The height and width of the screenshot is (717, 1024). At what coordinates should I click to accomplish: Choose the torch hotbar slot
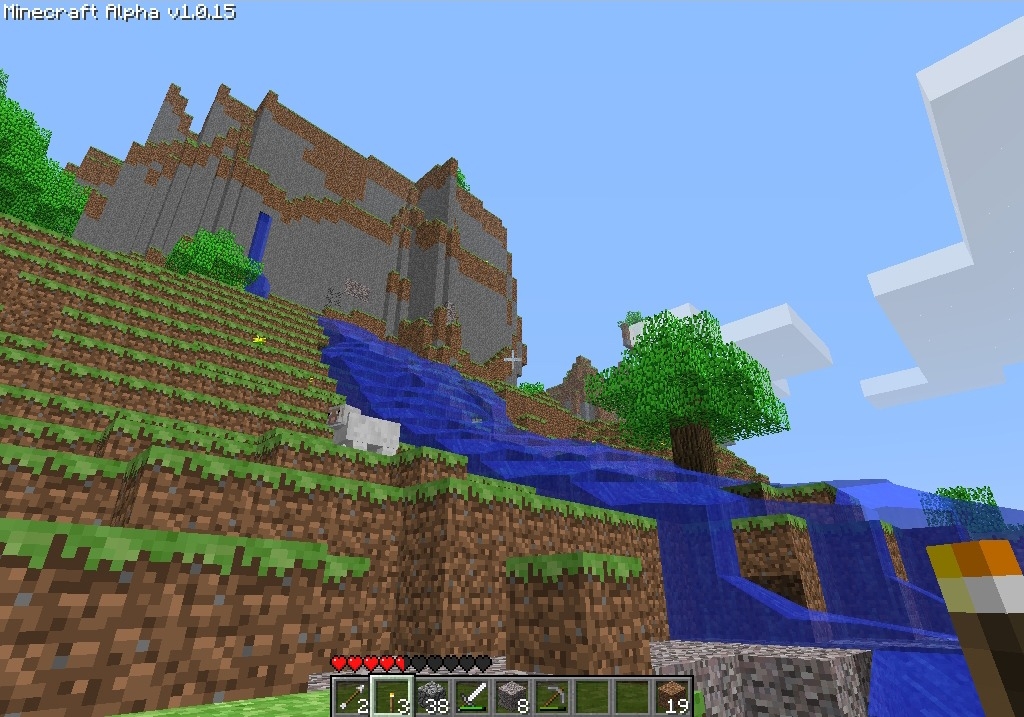(390, 696)
